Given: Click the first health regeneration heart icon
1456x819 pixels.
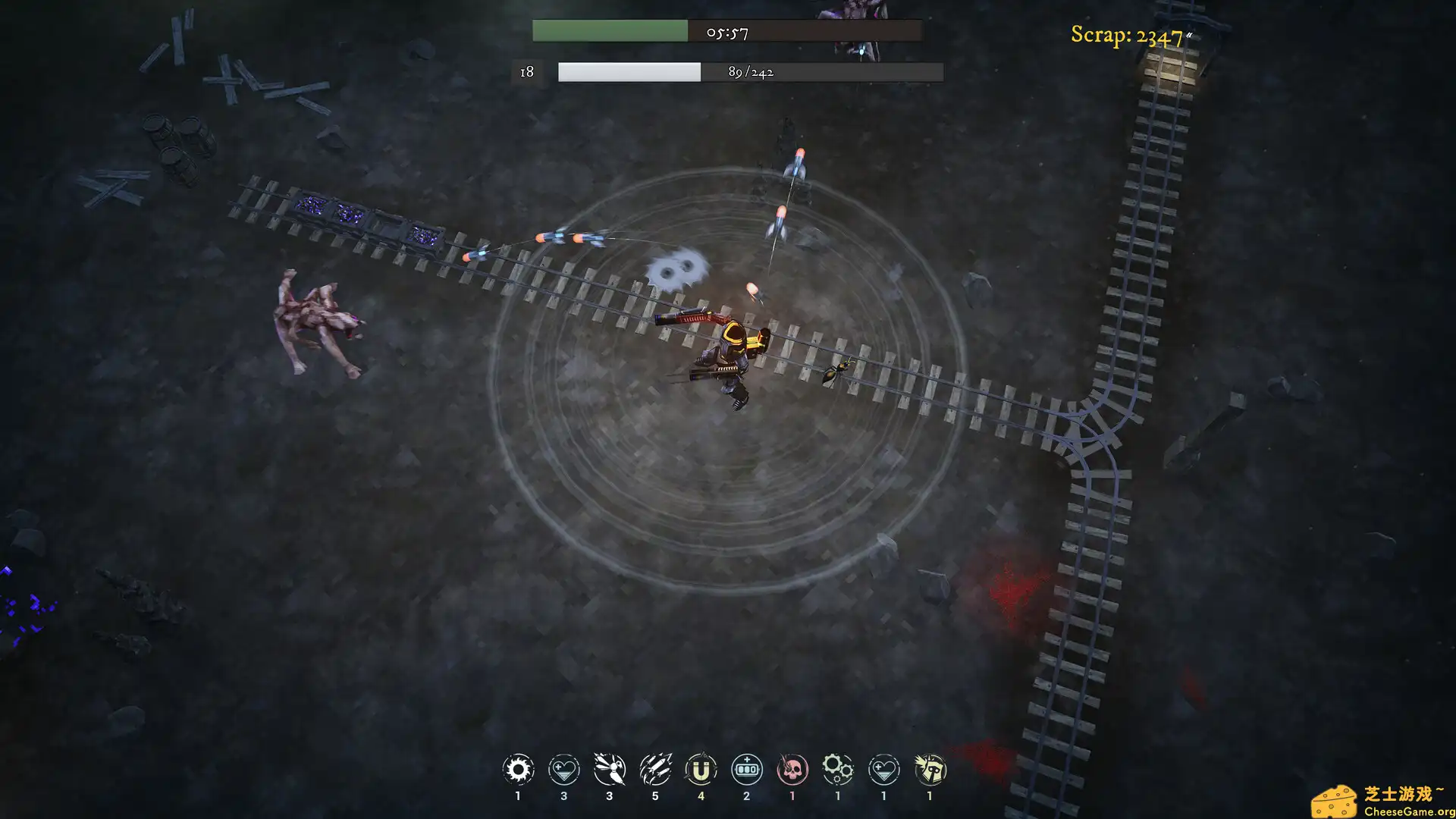Looking at the screenshot, I should (563, 769).
